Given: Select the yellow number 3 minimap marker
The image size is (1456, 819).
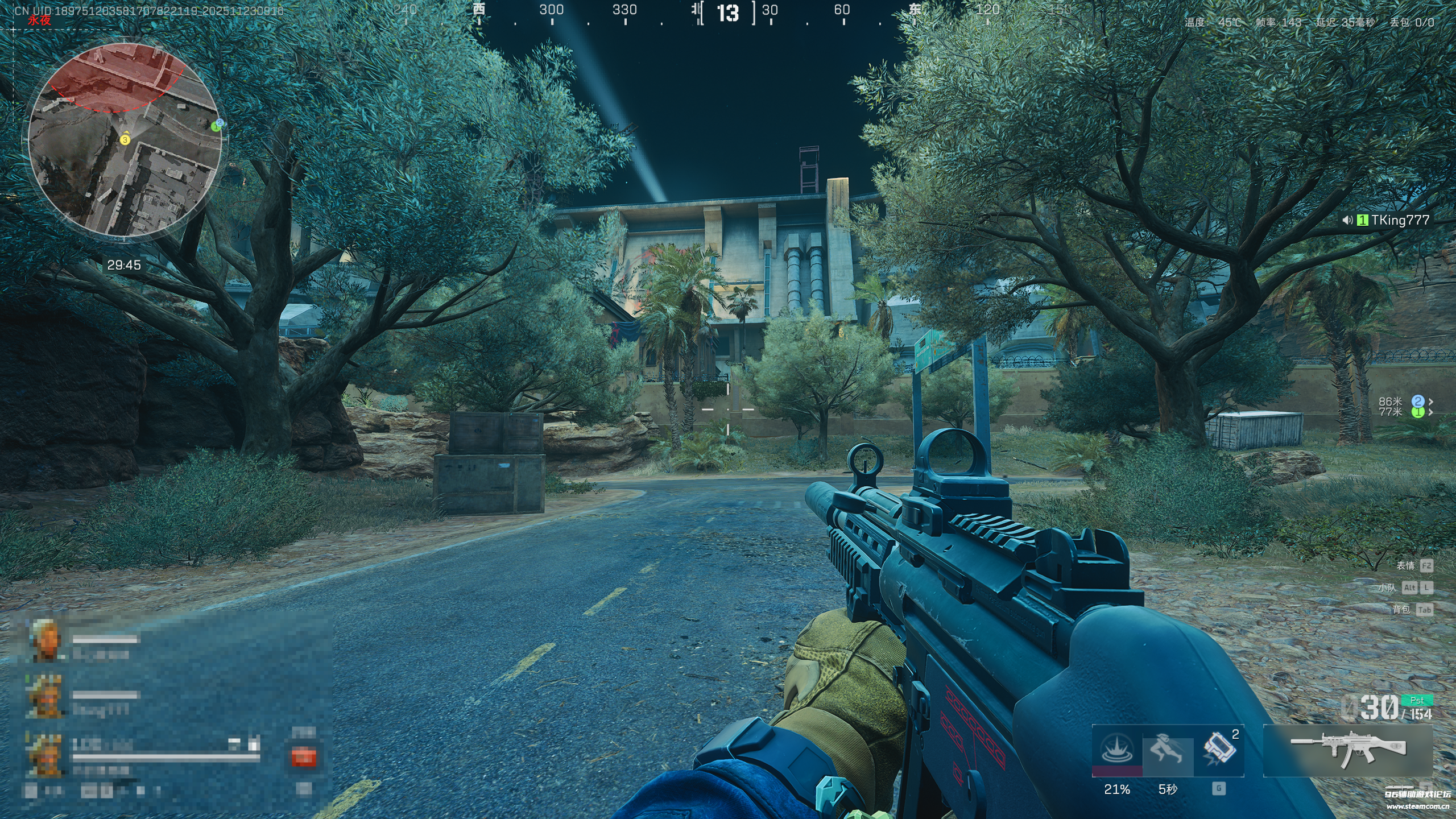Looking at the screenshot, I should [125, 139].
